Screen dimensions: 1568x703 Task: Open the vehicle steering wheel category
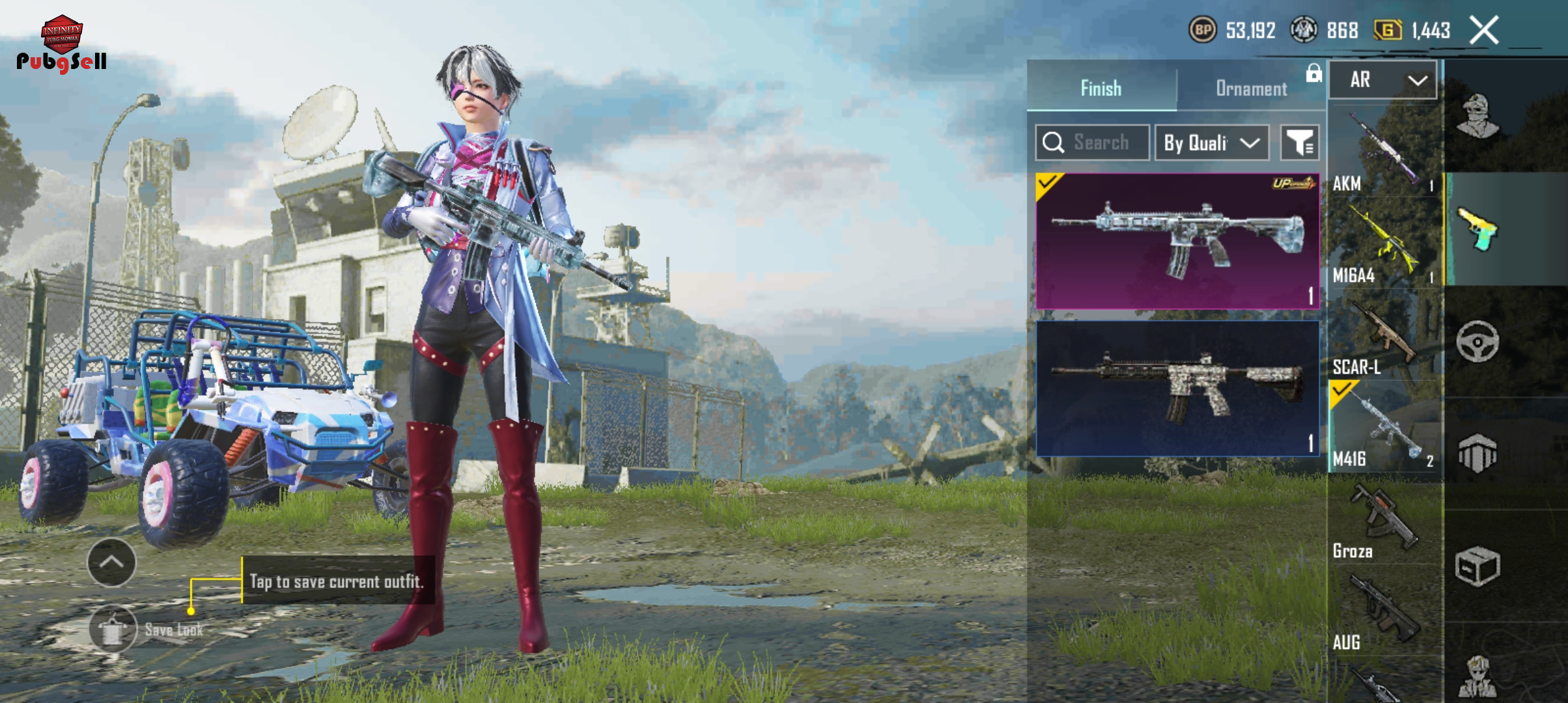(x=1477, y=342)
